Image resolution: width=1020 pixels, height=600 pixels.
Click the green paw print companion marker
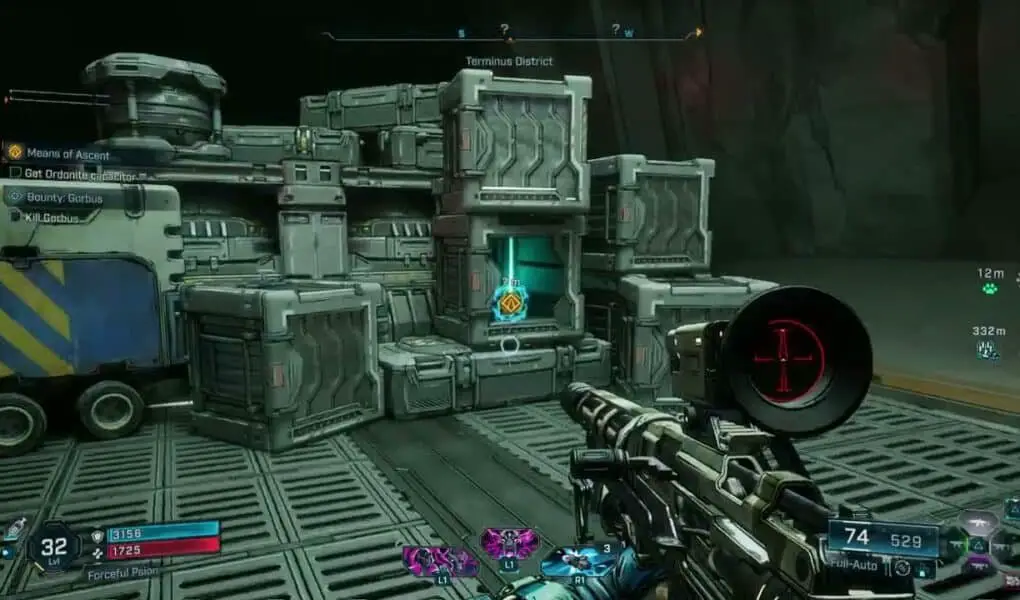(x=988, y=289)
